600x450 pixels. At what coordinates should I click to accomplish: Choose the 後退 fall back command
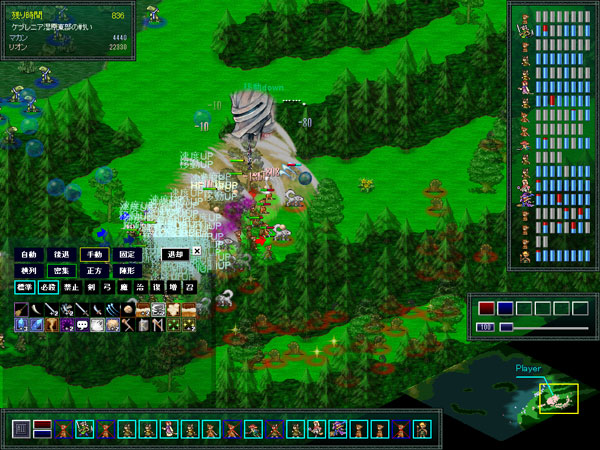61,254
